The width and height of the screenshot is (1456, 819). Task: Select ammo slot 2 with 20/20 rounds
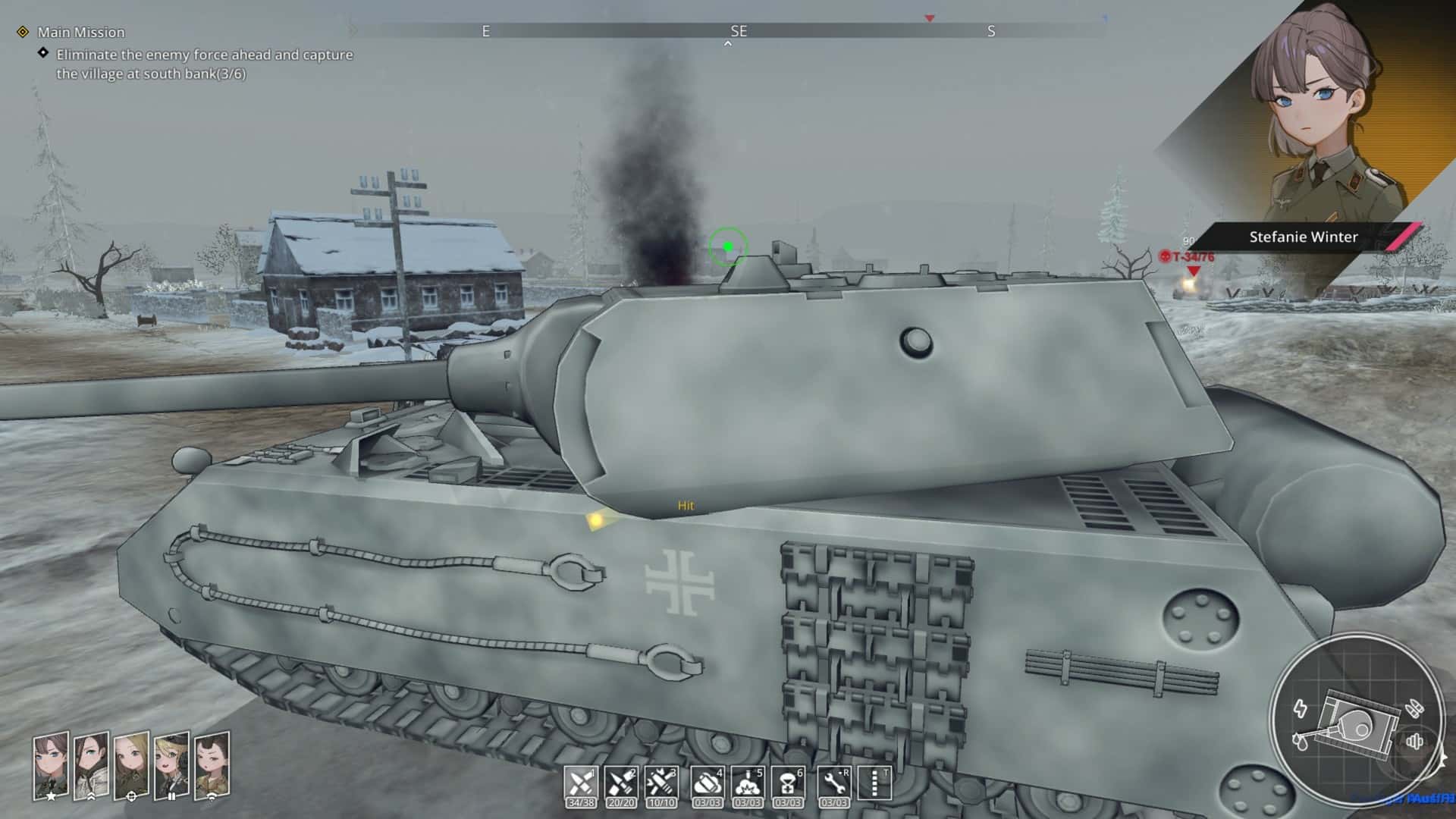(x=622, y=780)
